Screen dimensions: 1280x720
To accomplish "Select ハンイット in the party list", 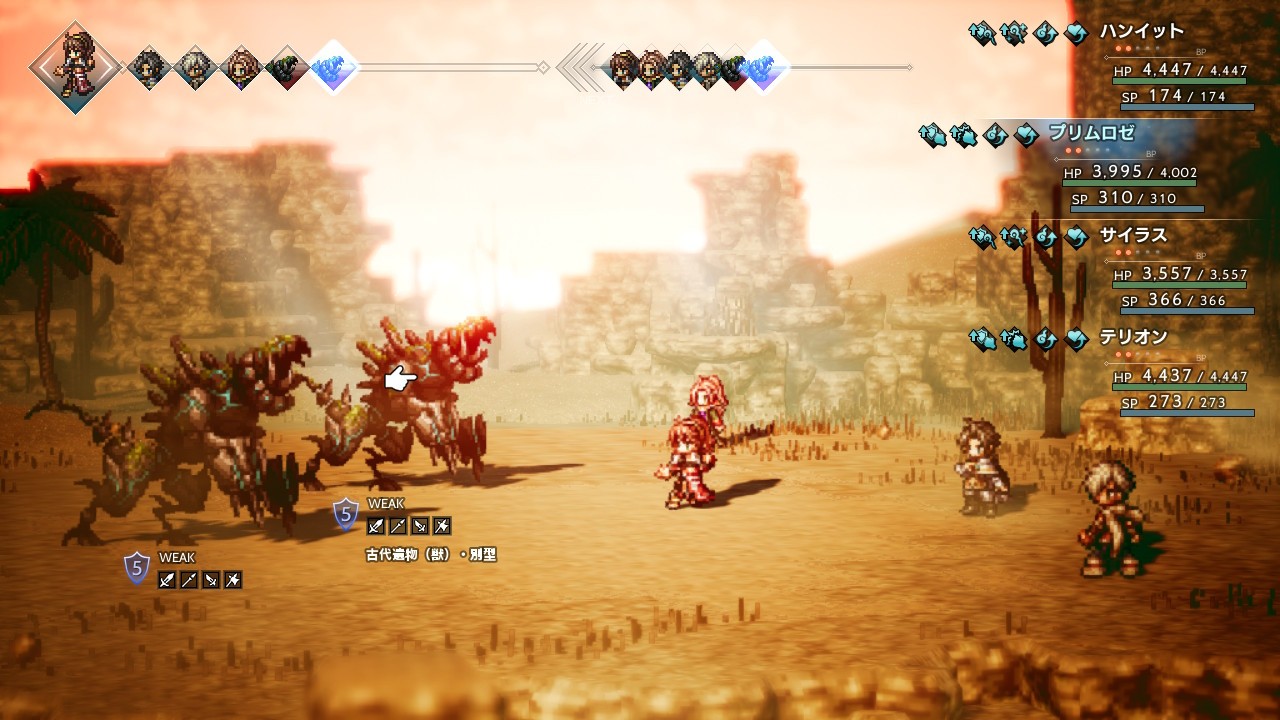I will click(1141, 32).
